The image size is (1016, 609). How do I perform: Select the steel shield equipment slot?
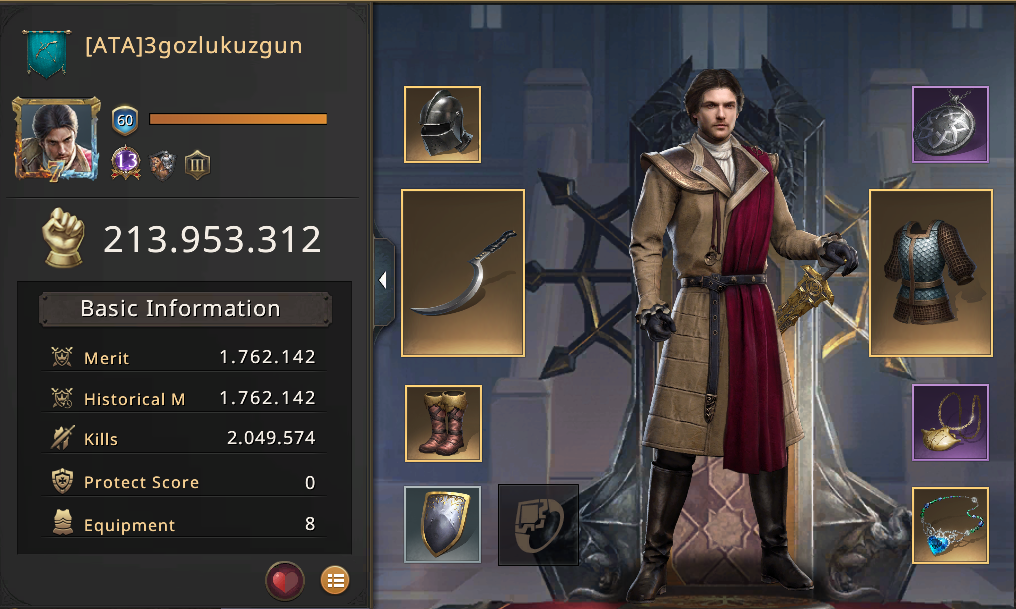coord(443,524)
